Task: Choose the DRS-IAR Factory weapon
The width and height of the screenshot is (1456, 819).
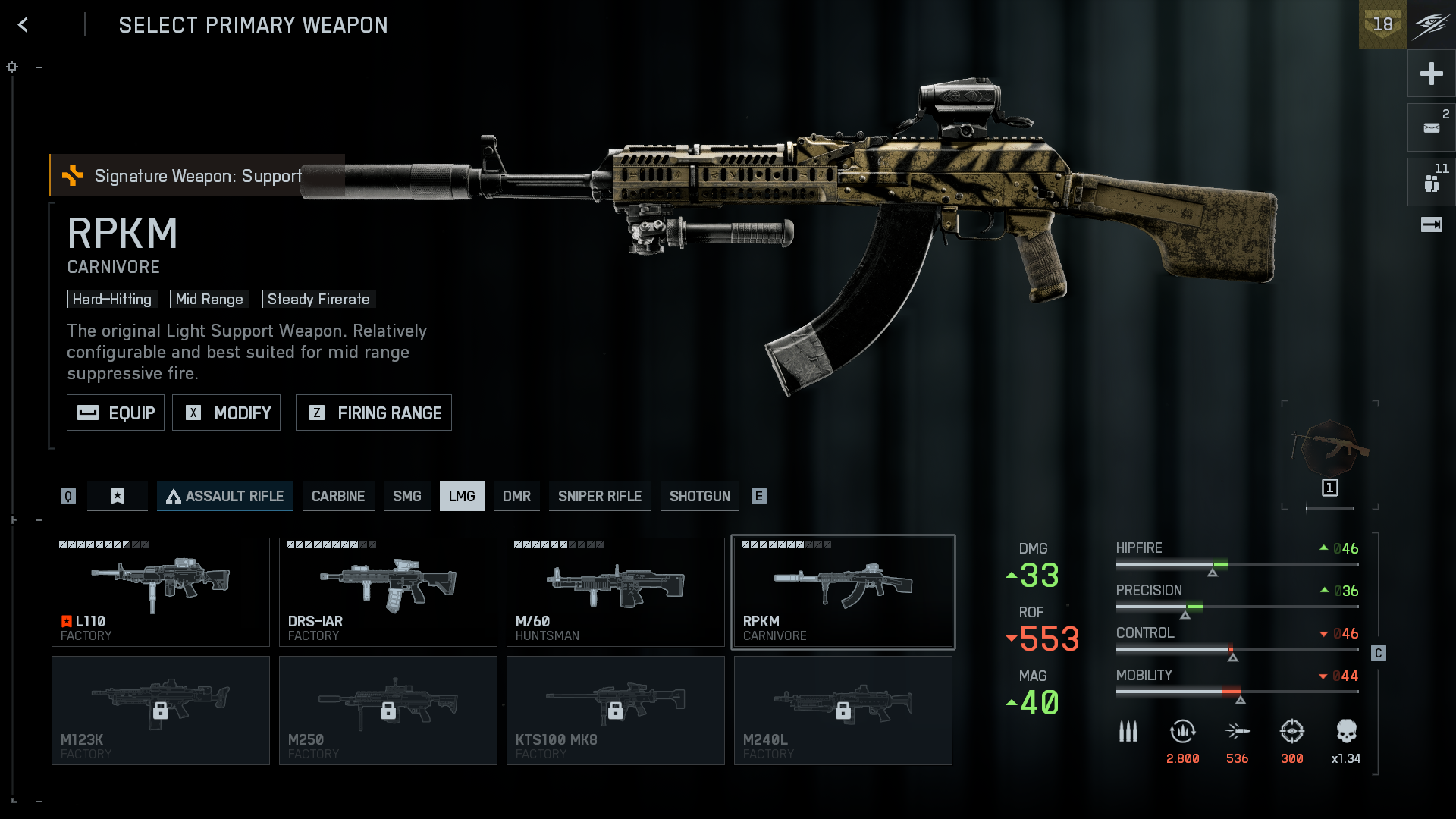Action: coord(388,592)
